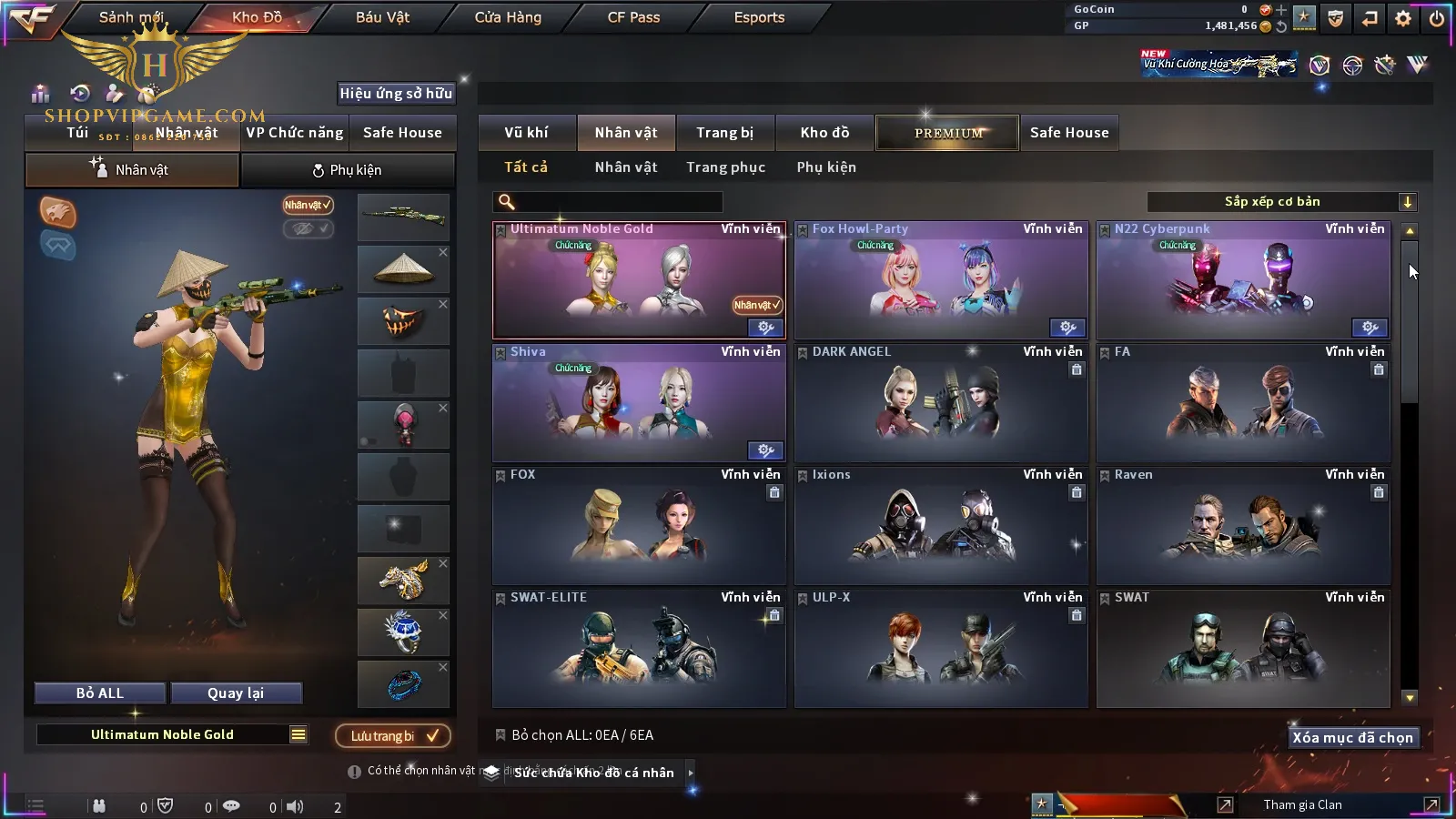Screen dimensions: 1456x819
Task: Select the DARK ANGEL character card
Action: point(941,405)
